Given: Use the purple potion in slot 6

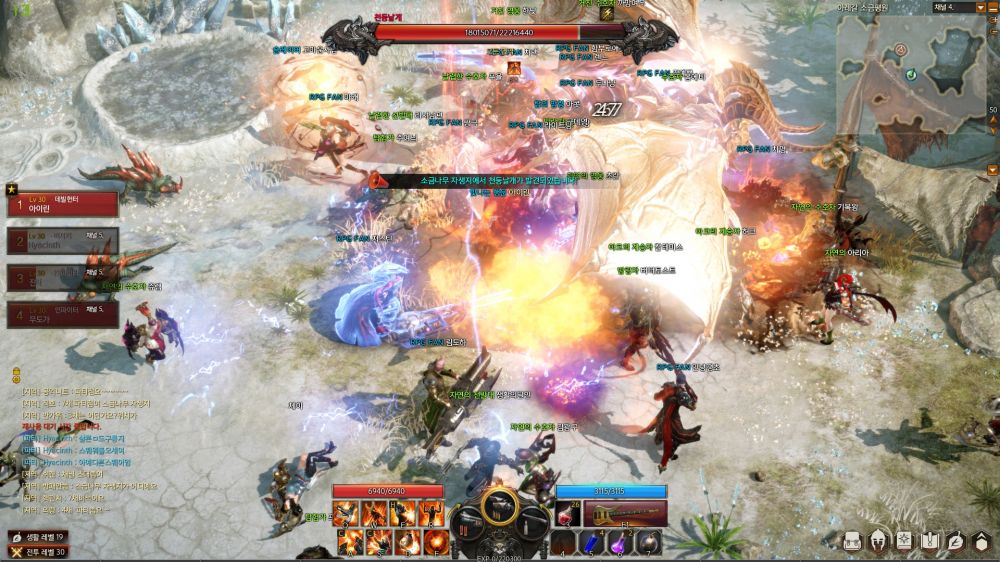Looking at the screenshot, I should point(621,542).
